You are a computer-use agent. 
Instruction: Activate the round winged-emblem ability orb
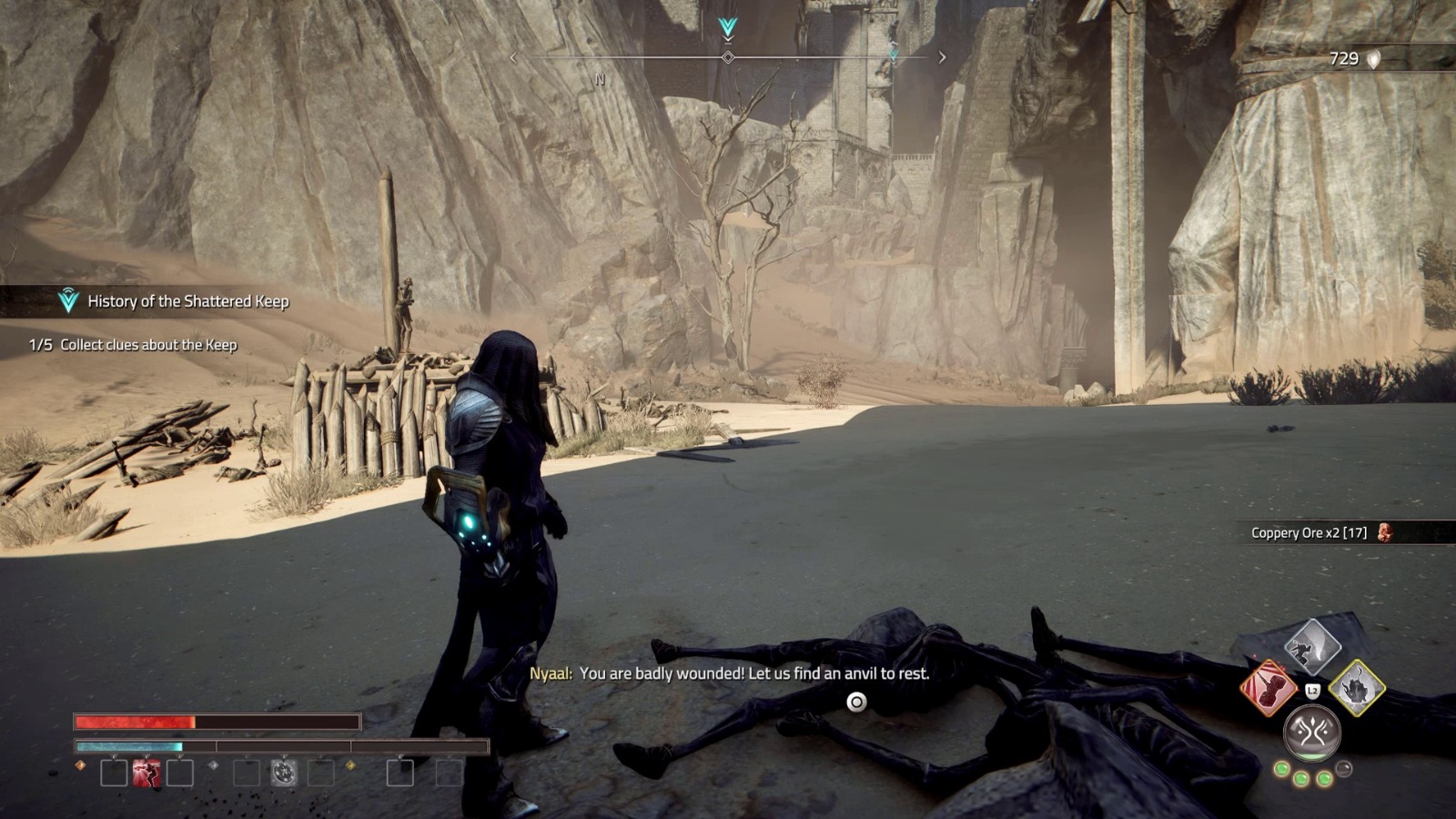tap(1311, 732)
